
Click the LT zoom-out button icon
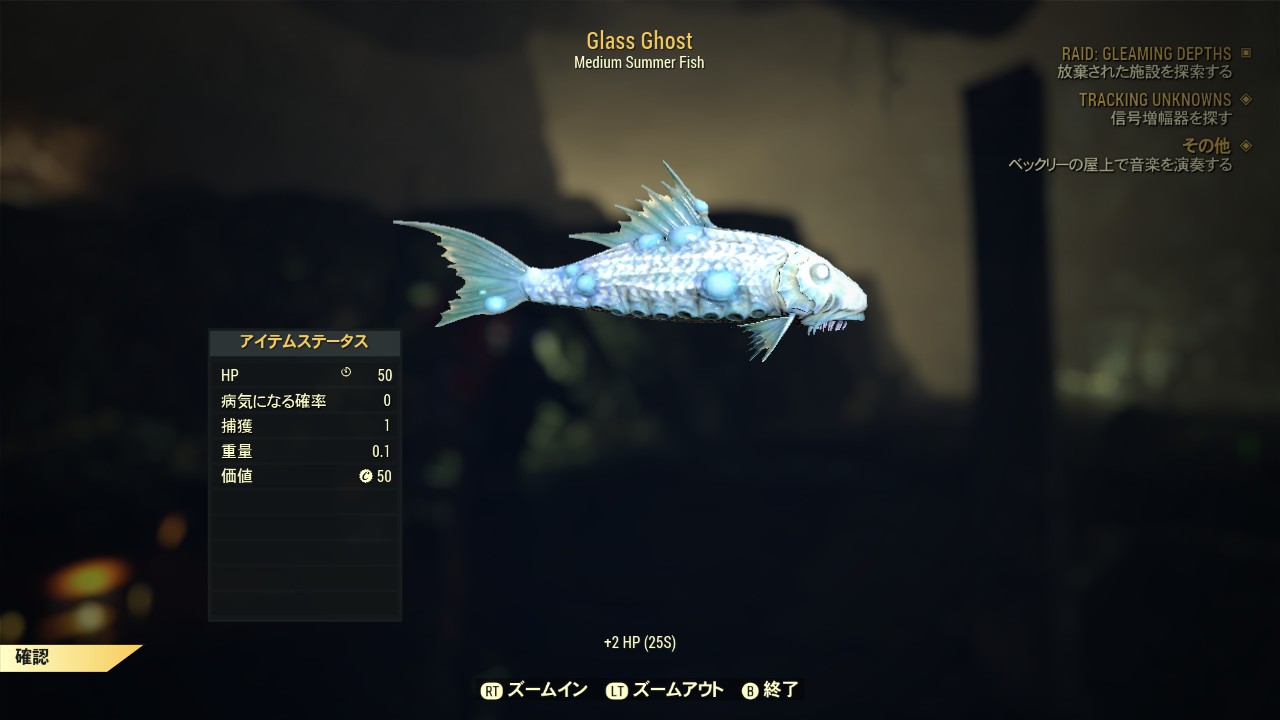coord(617,689)
